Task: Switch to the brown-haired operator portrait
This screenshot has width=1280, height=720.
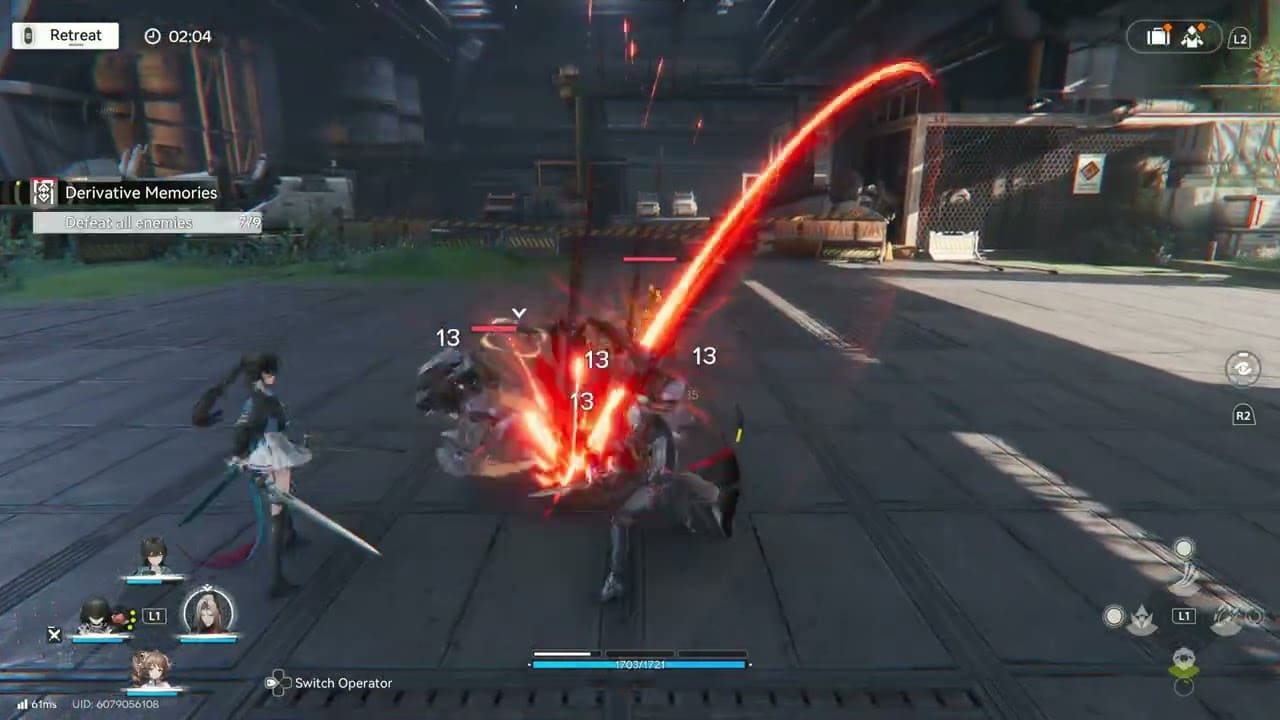Action: [x=153, y=668]
